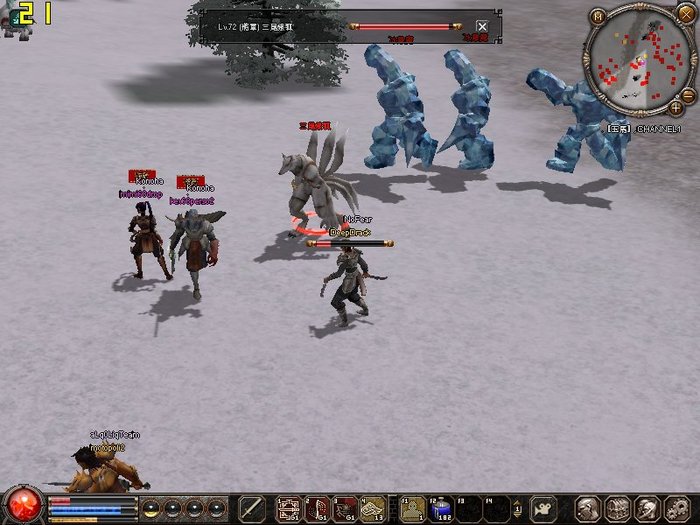
Task: Toggle the camera mode button
Action: [544, 507]
